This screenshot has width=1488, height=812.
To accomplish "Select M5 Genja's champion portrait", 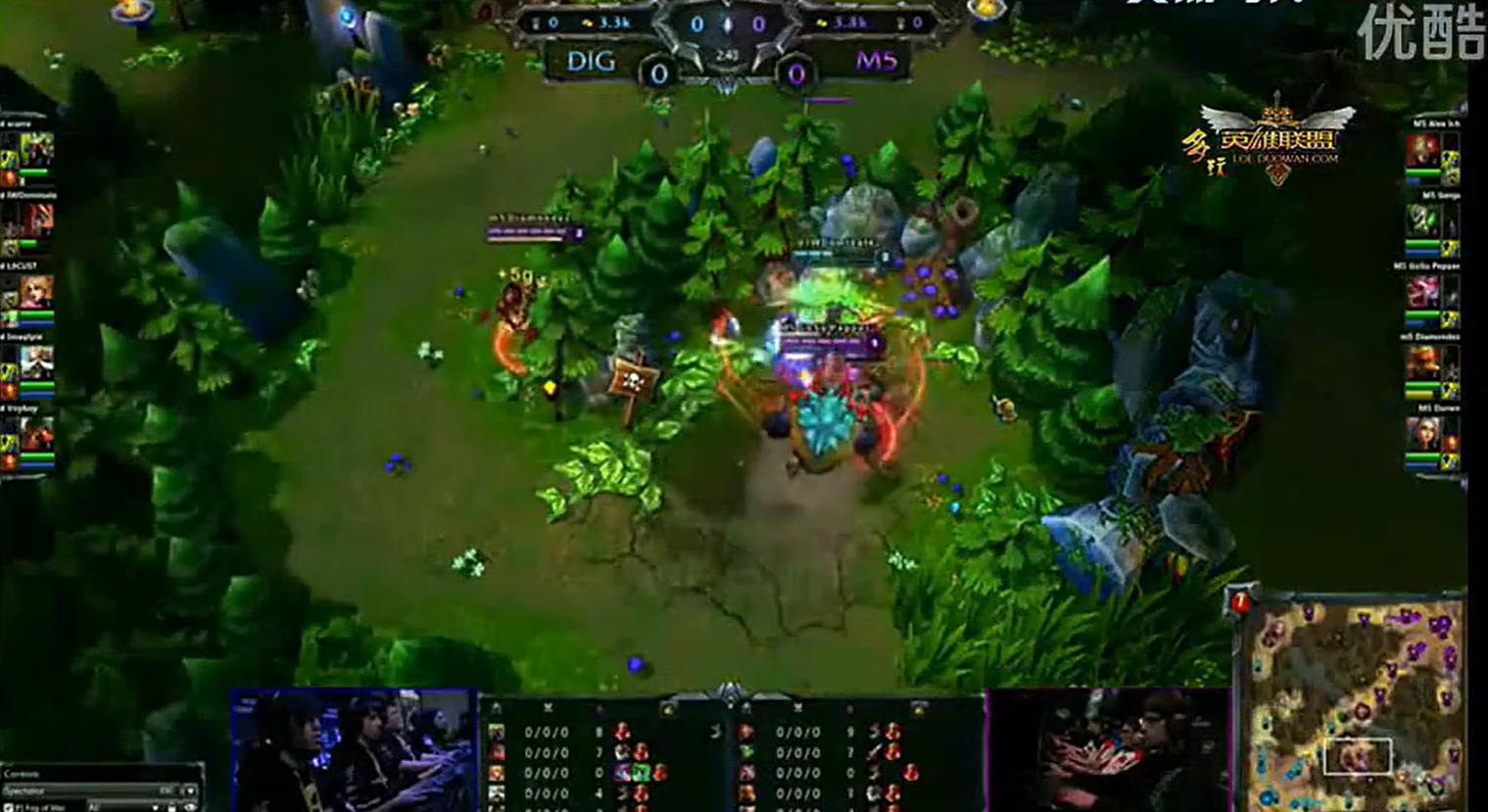I will coord(1422,222).
